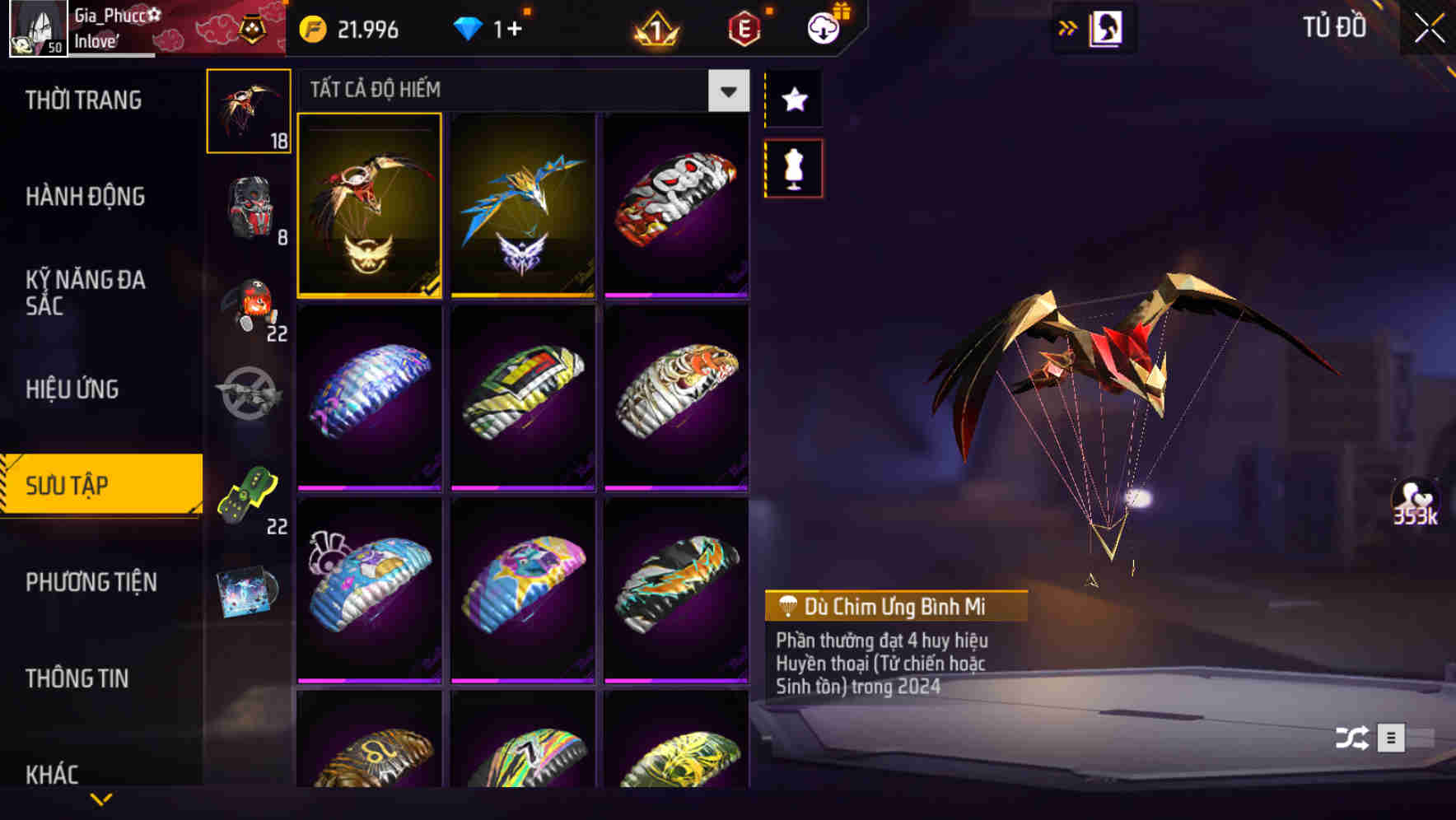The height and width of the screenshot is (820, 1456).
Task: Toggle the mannequin outfit preview
Action: tap(793, 166)
